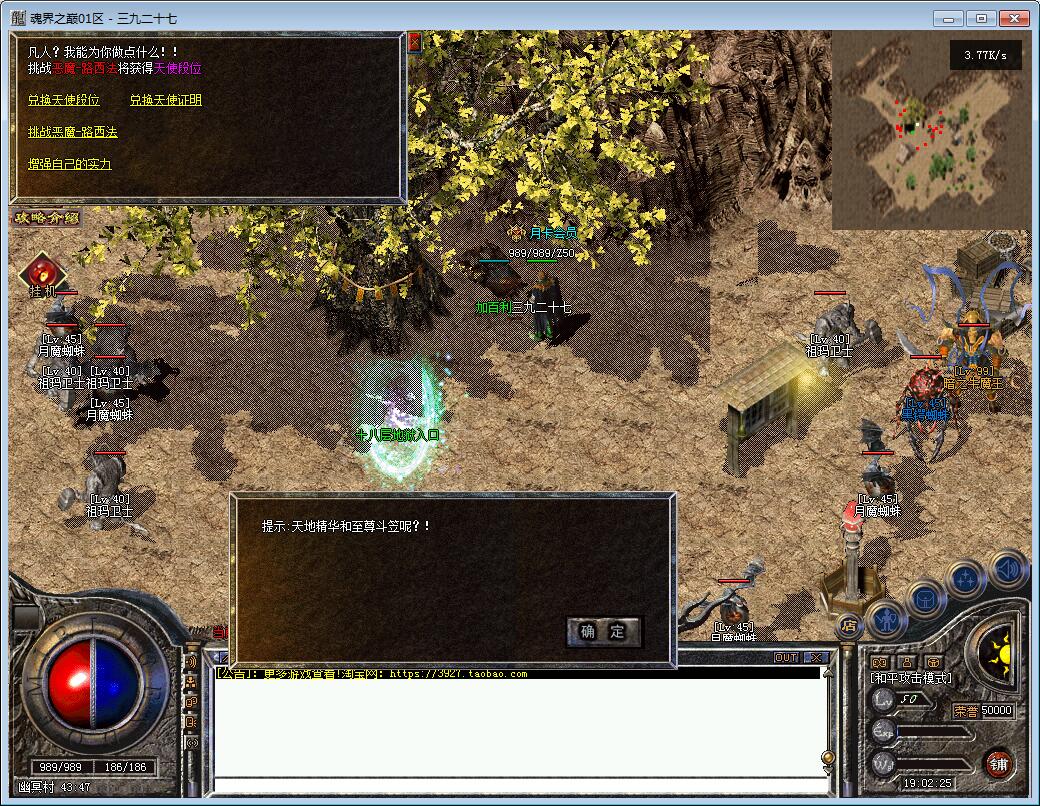Open the minimap
This screenshot has height=806, width=1040.
930,129
